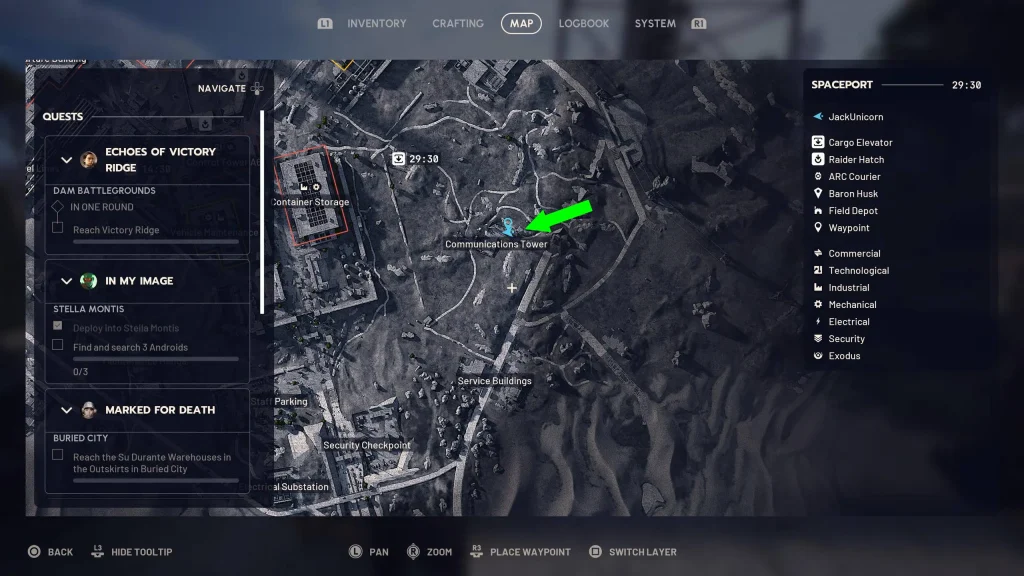Viewport: 1024px width, 576px height.
Task: Open the System tab
Action: [655, 23]
